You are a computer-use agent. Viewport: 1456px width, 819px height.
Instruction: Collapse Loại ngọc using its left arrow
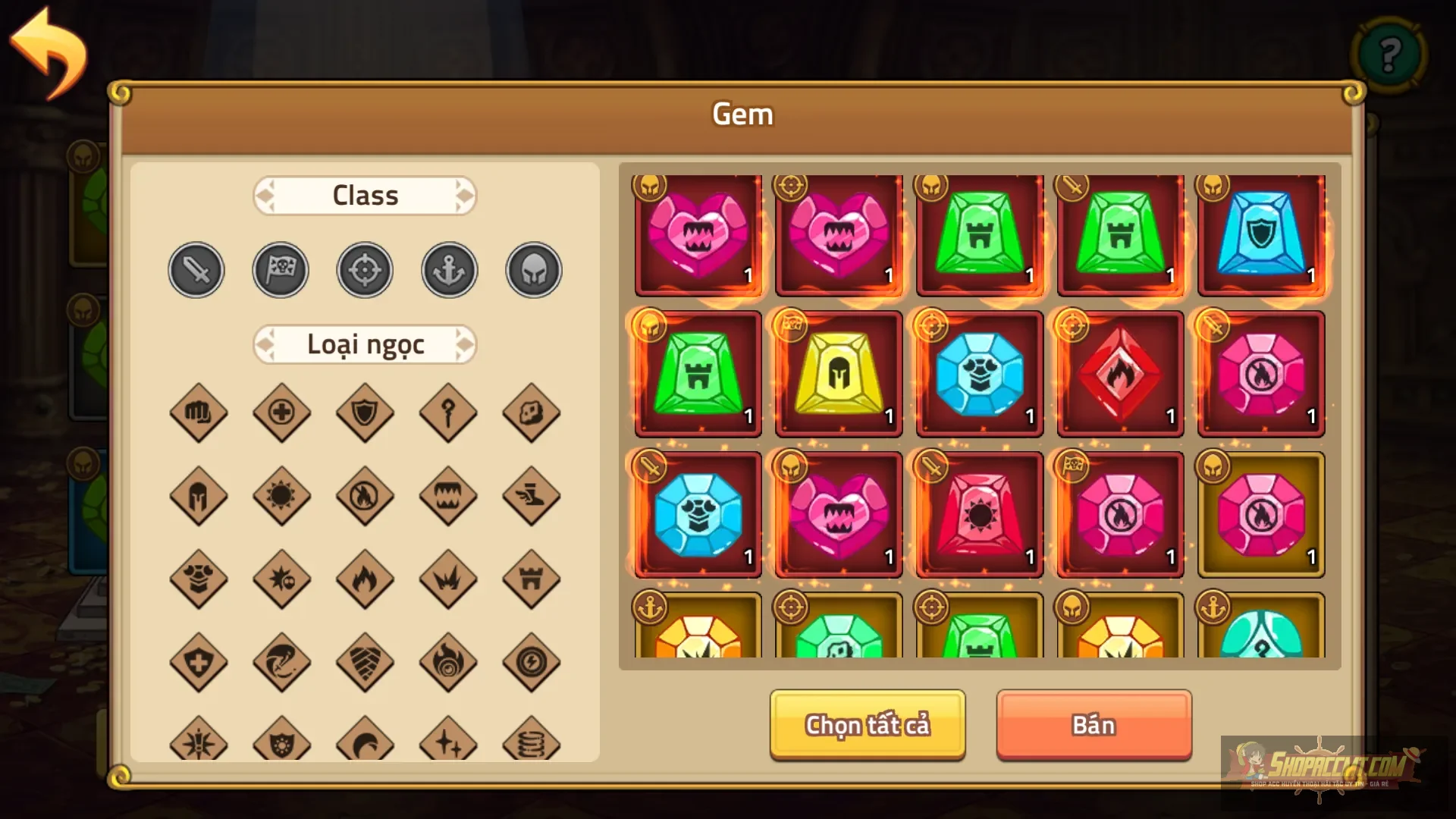click(x=263, y=344)
